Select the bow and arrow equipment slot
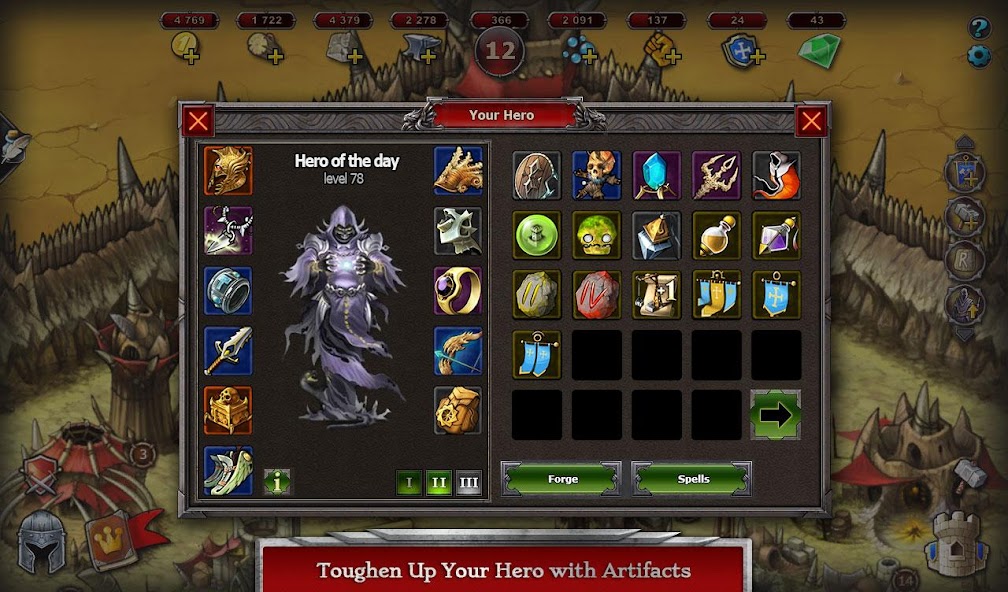This screenshot has width=1008, height=592. pos(458,351)
